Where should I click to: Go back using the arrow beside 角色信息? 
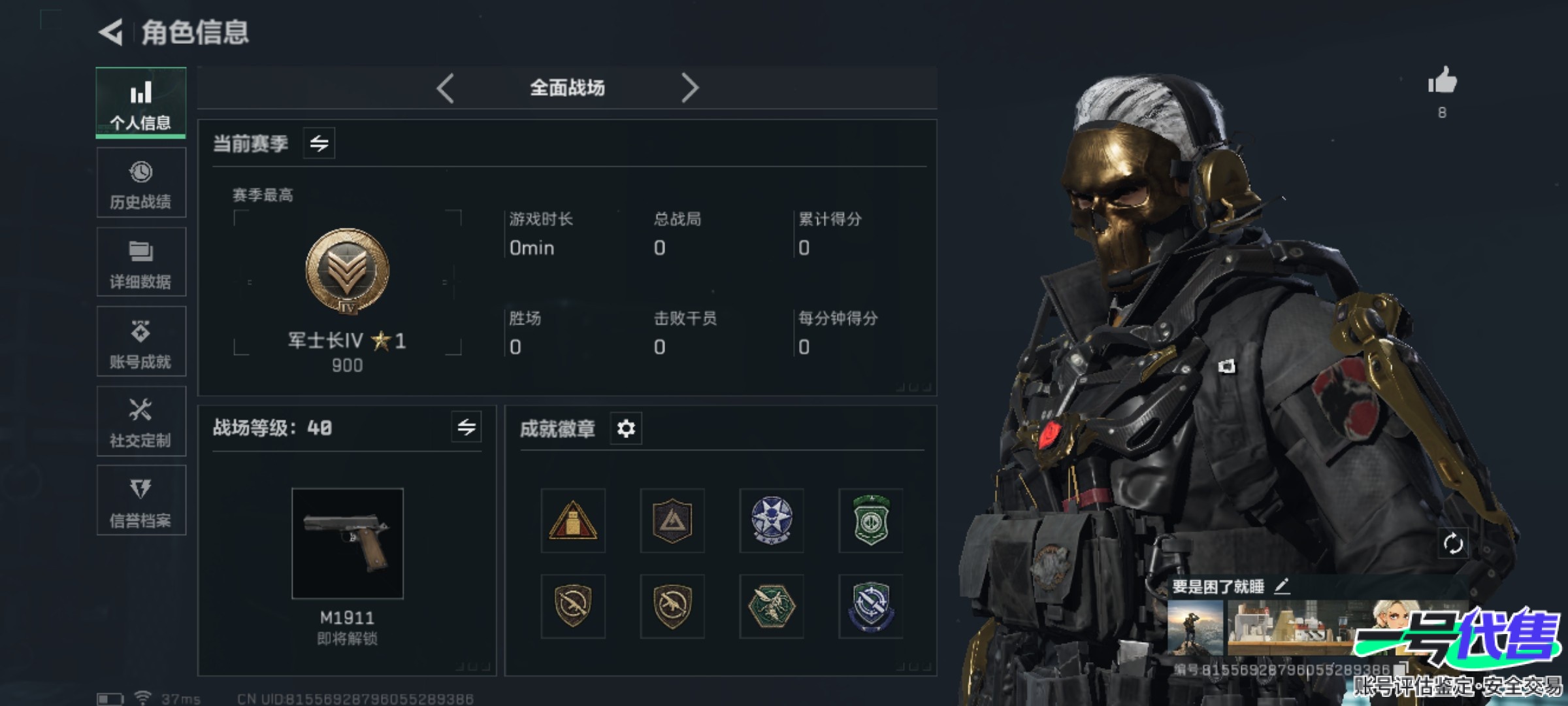pos(111,32)
